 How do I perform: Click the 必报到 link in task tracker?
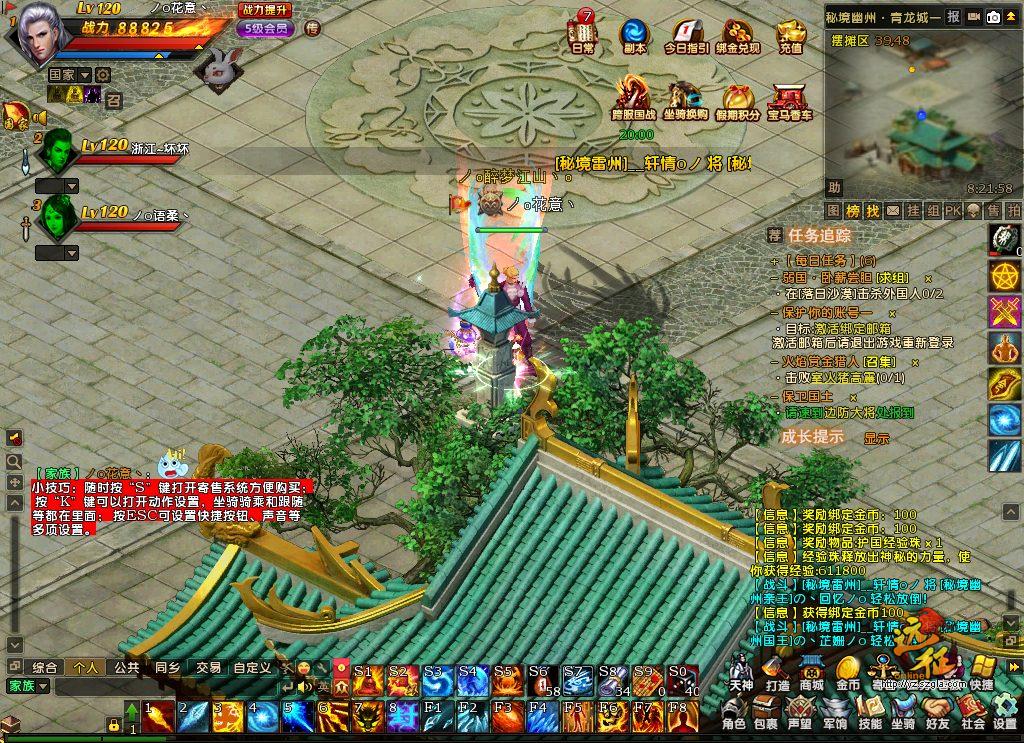tap(894, 412)
